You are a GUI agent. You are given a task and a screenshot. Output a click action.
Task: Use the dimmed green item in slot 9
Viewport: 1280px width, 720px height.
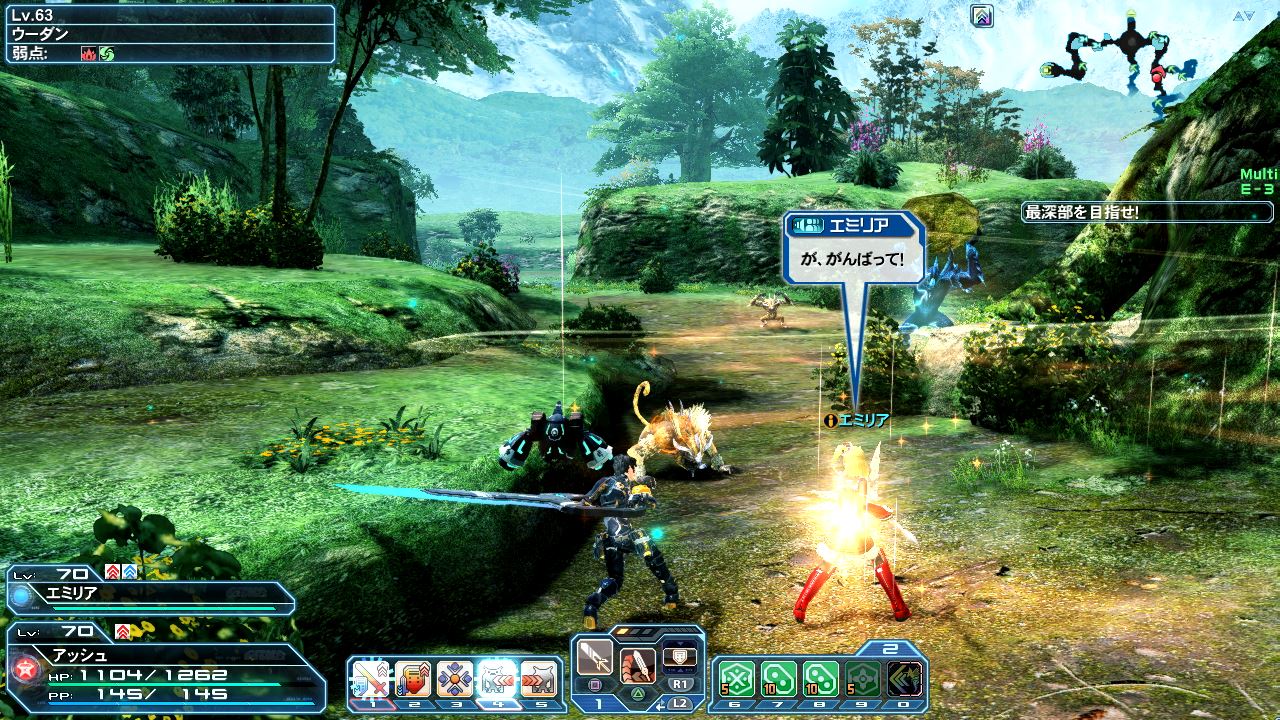pos(863,679)
